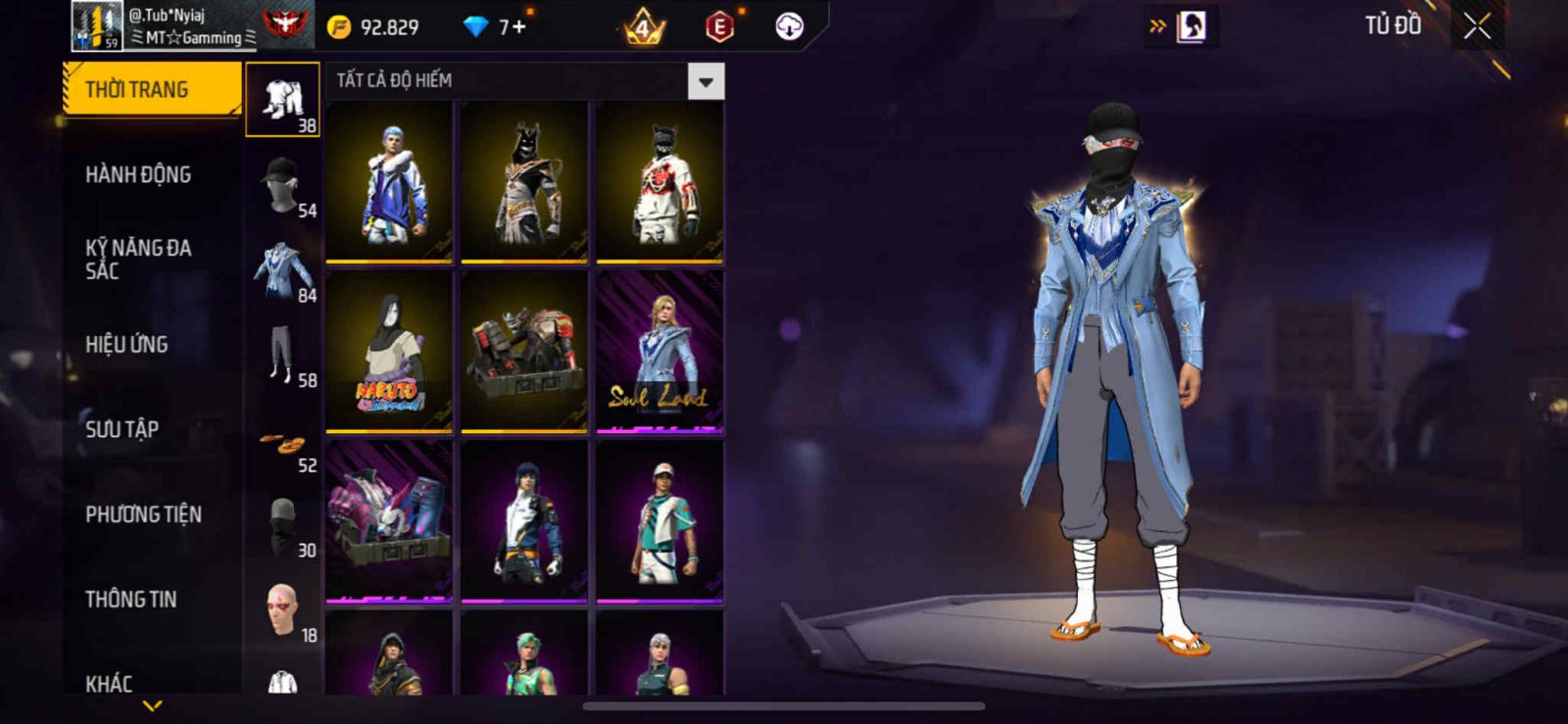Filter by head items with cap icon
The image size is (1568, 724).
click(x=282, y=184)
